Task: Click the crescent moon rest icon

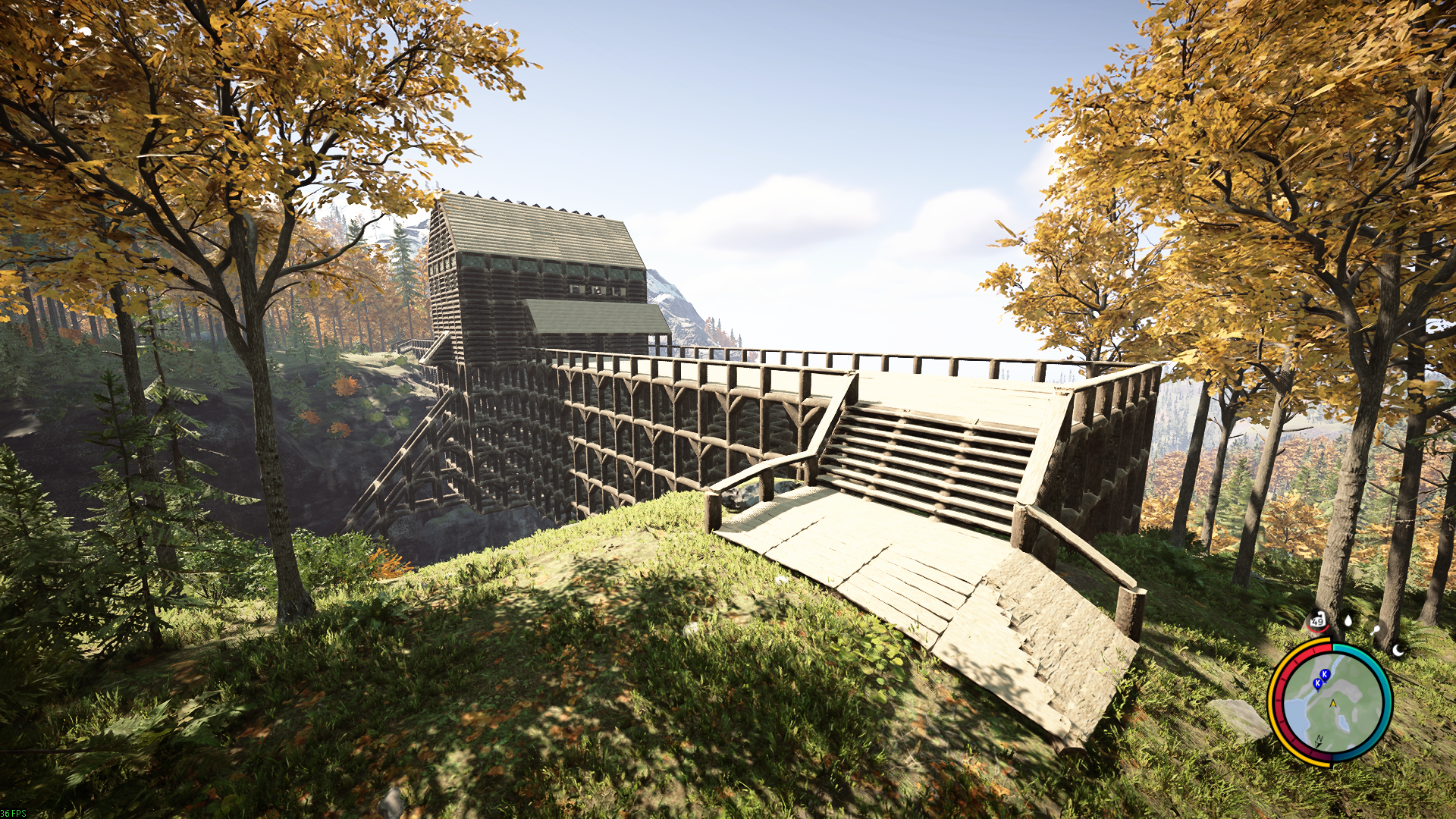Action: pyautogui.click(x=1398, y=650)
